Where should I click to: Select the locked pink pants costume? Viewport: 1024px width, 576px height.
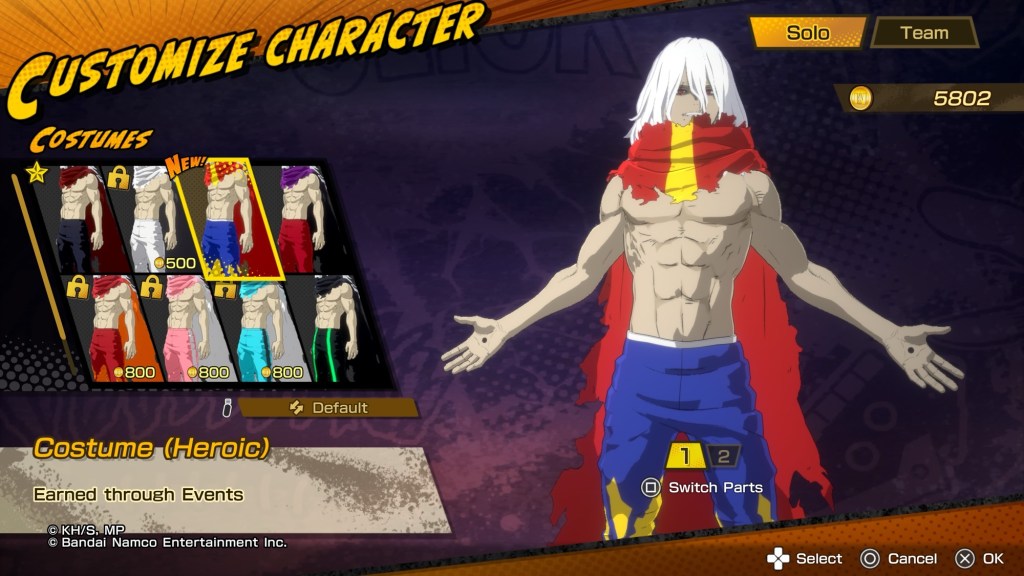click(x=184, y=330)
